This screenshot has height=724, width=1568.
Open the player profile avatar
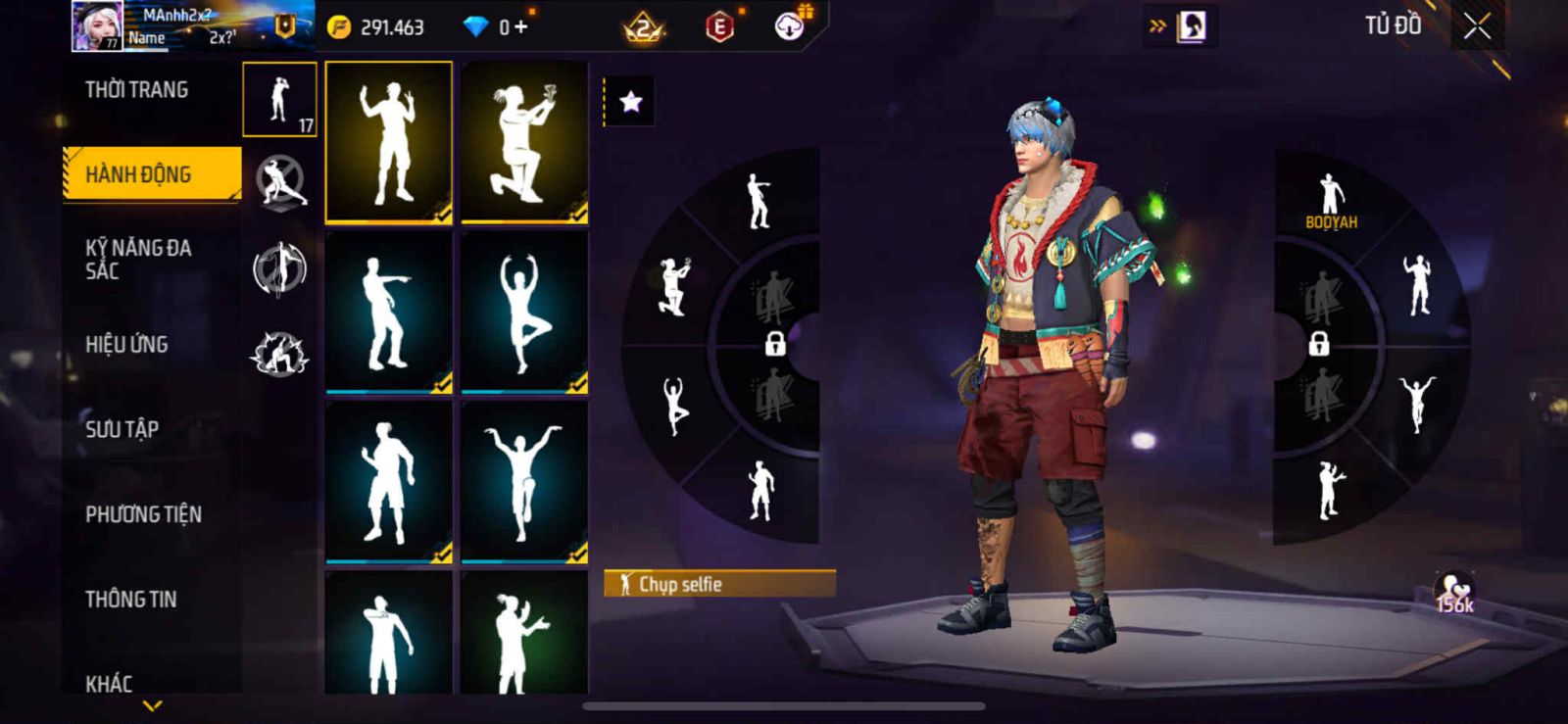[97, 25]
